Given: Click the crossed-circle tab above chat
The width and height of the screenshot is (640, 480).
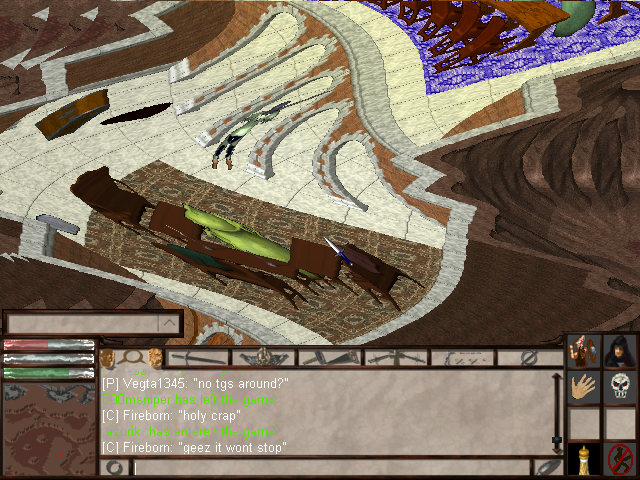Looking at the screenshot, I should tap(530, 357).
